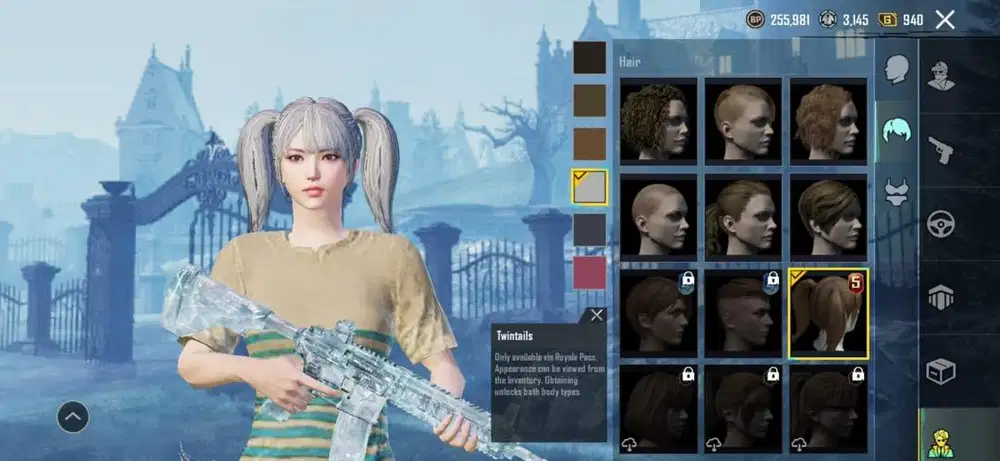Switch to the head face tab

click(896, 70)
